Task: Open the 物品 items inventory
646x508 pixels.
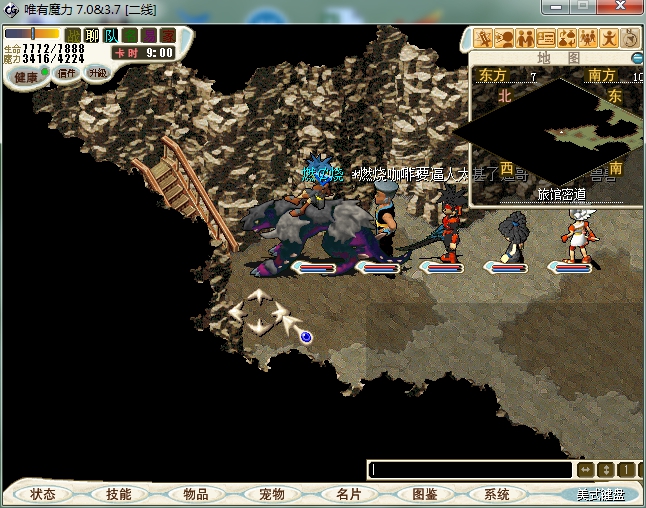Action: (195, 494)
